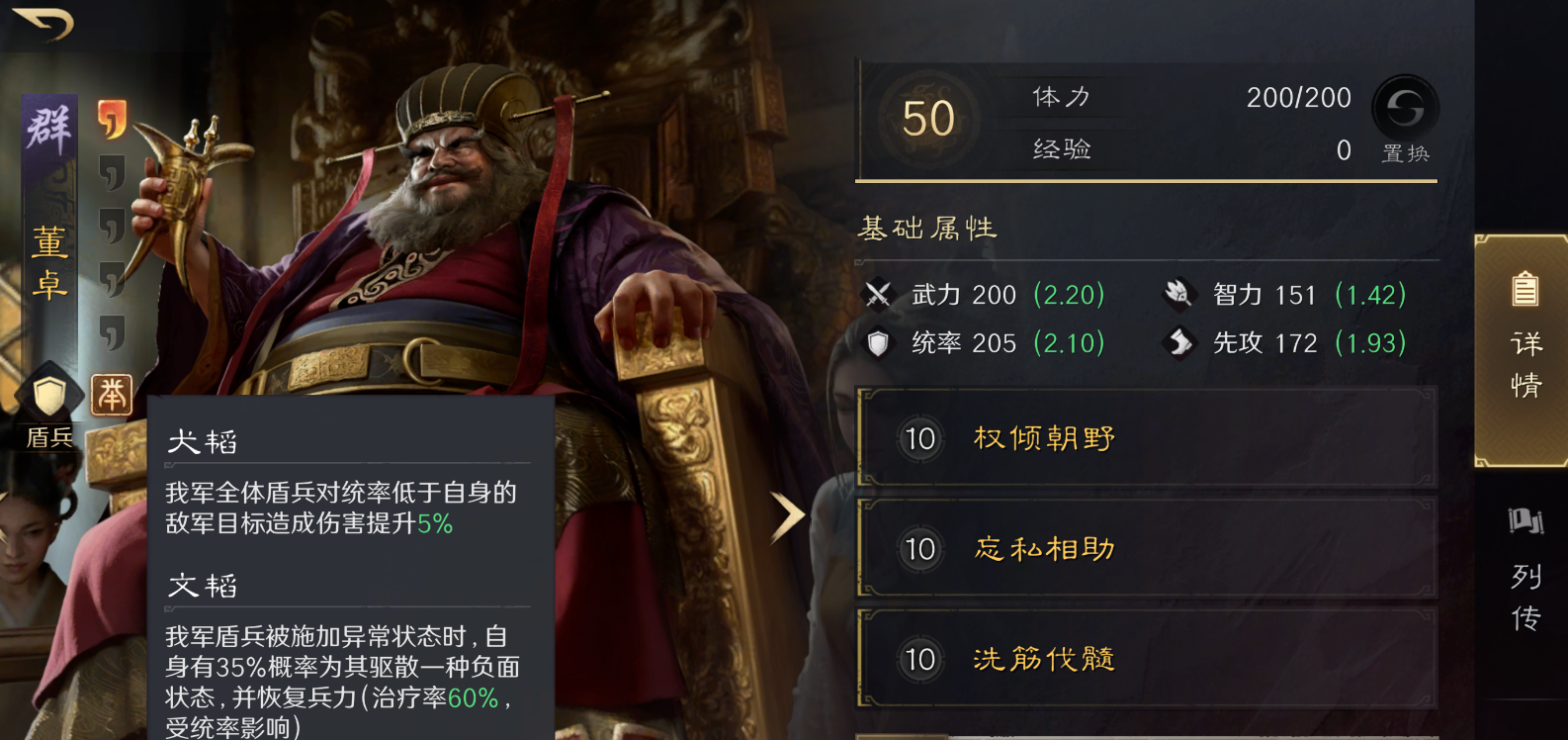Click the 举 icon below the quote markers

(112, 394)
